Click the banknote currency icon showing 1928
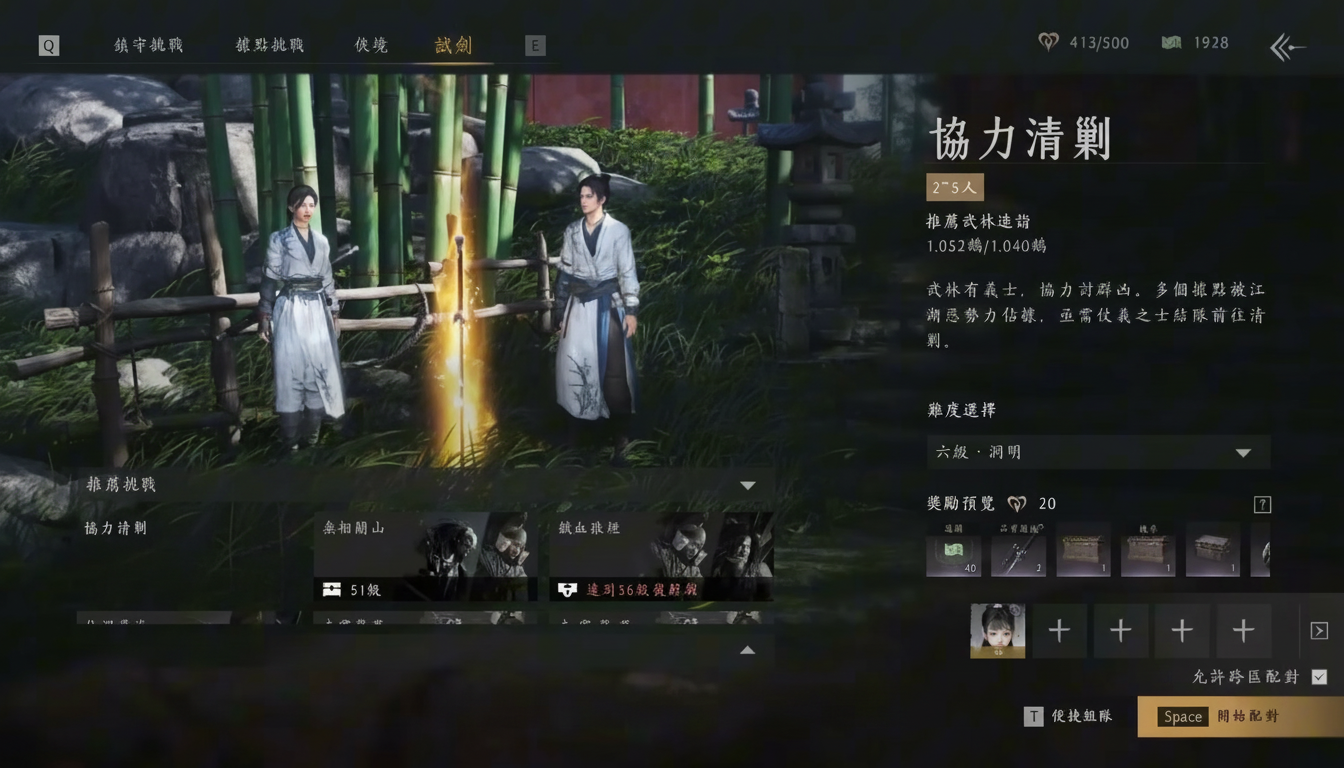This screenshot has width=1344, height=768. pos(1171,42)
